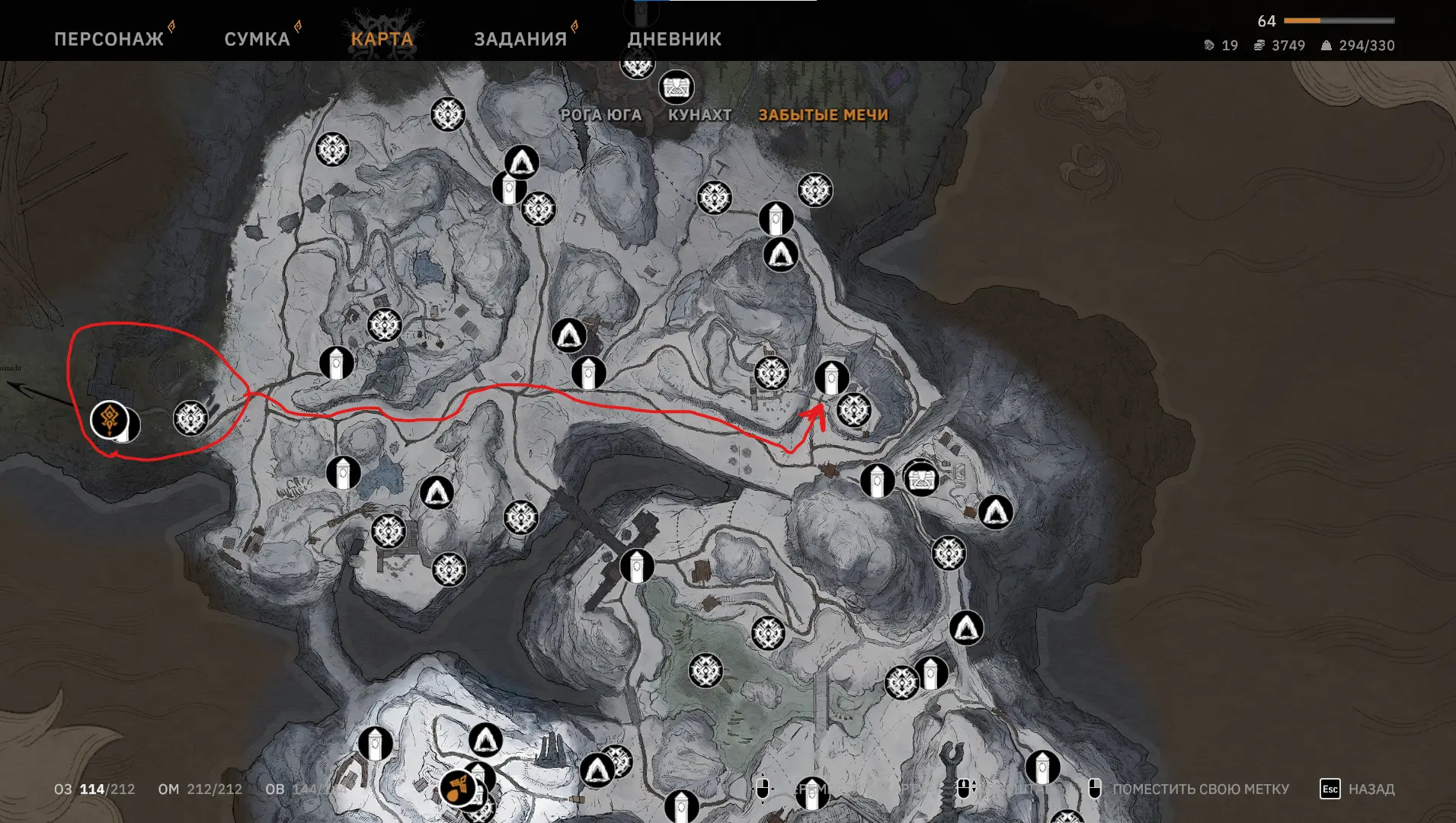Click the orange quest marker inside the red circle
The width and height of the screenshot is (1456, 823).
pyautogui.click(x=110, y=419)
